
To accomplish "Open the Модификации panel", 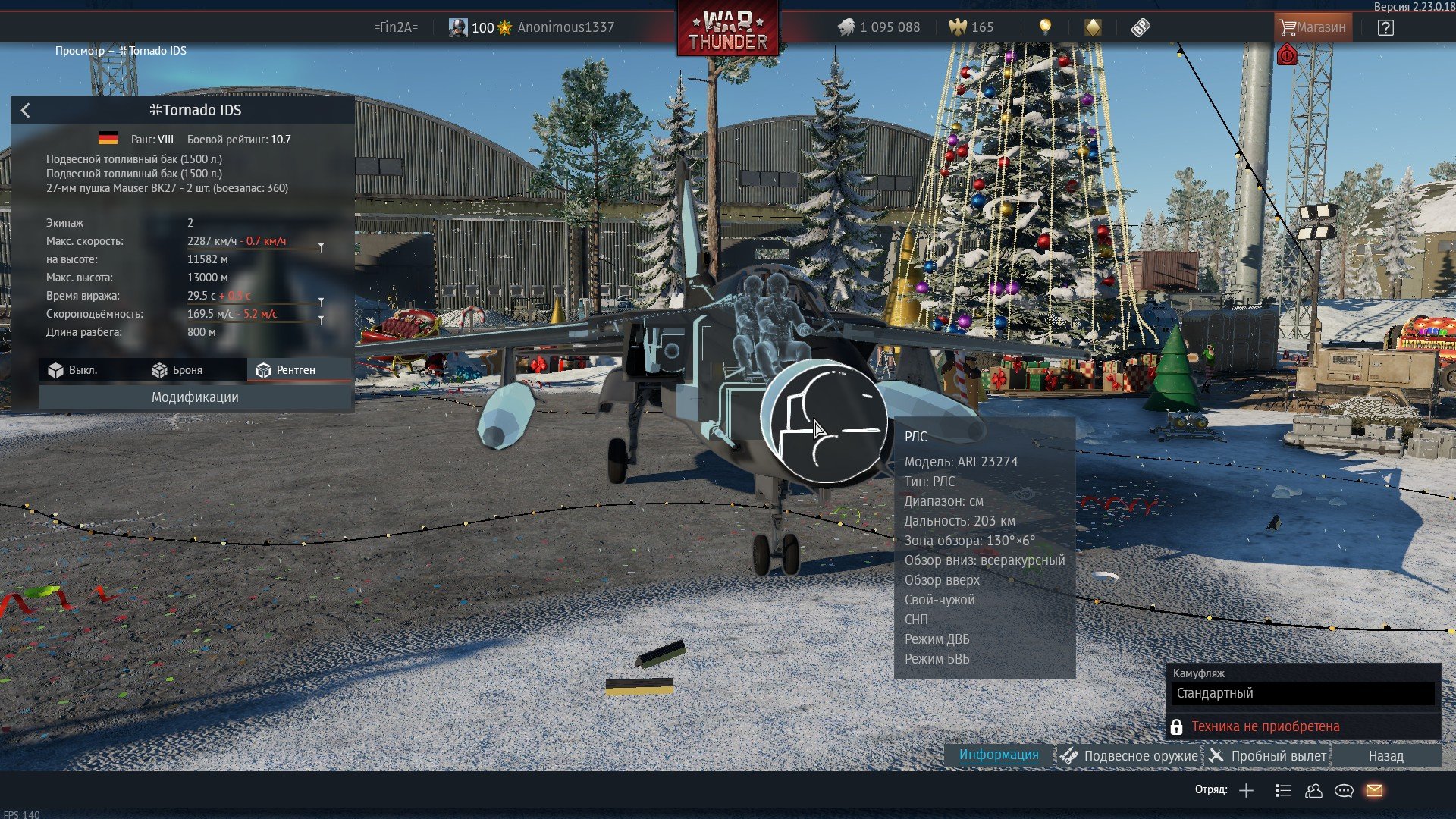I will 195,397.
